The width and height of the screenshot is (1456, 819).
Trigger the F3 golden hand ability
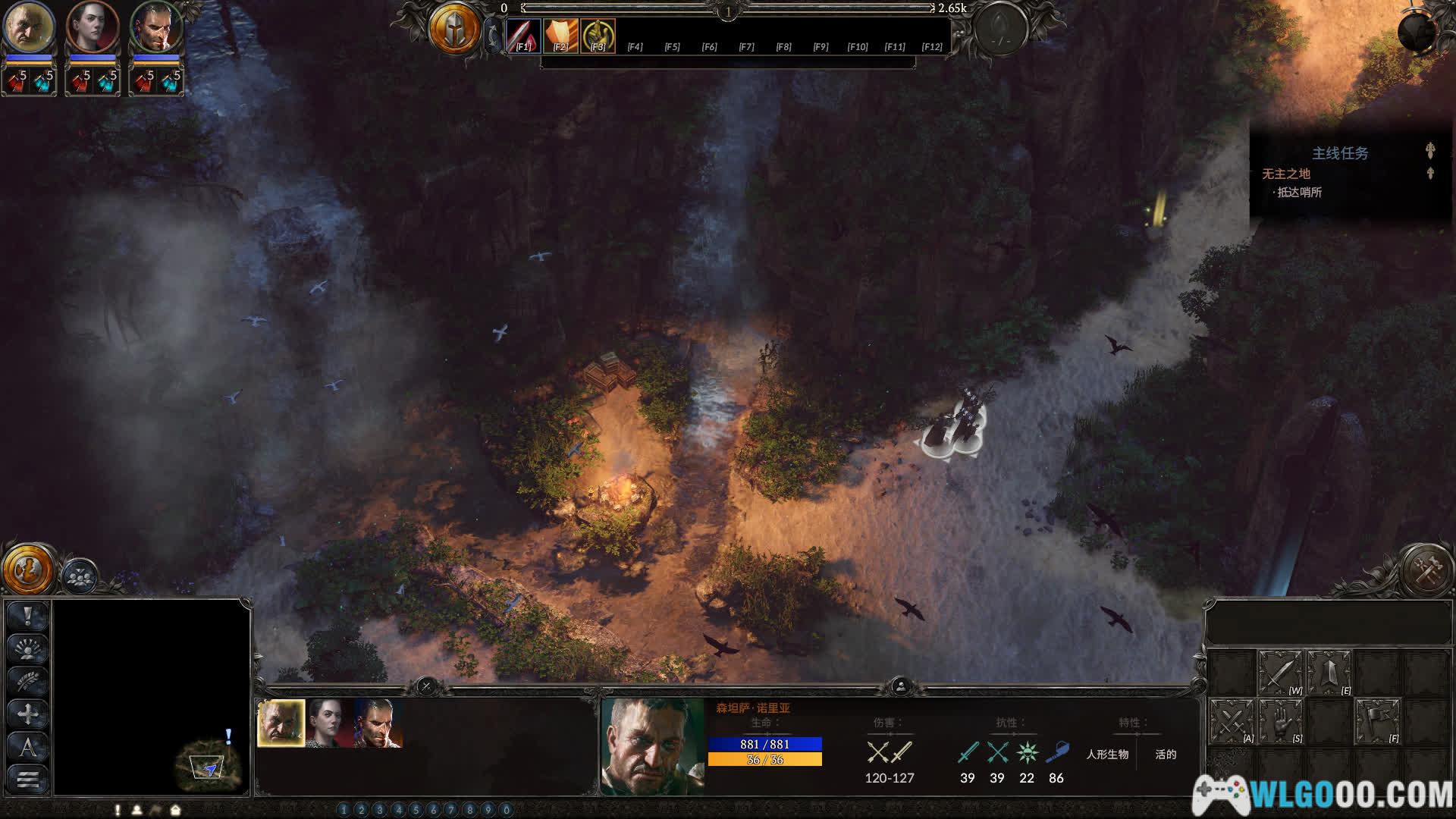point(598,35)
